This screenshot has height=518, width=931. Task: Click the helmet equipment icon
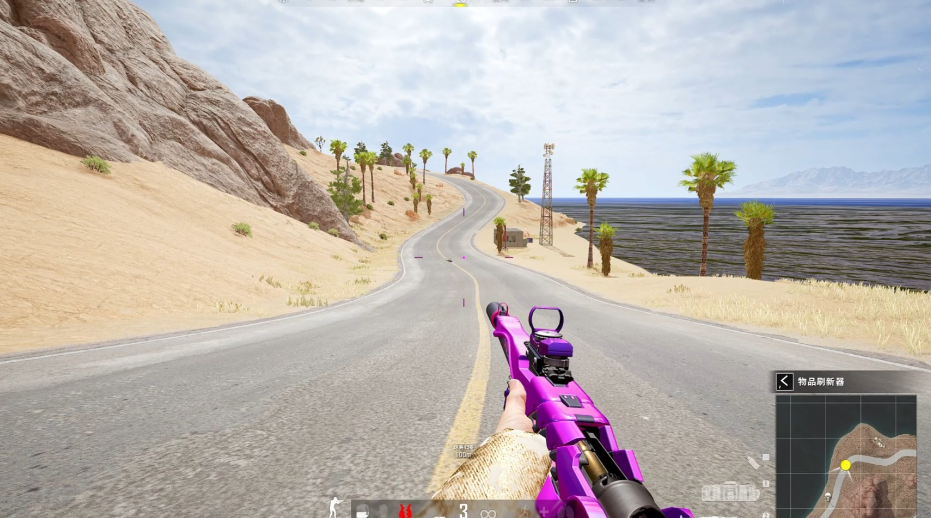(362, 511)
